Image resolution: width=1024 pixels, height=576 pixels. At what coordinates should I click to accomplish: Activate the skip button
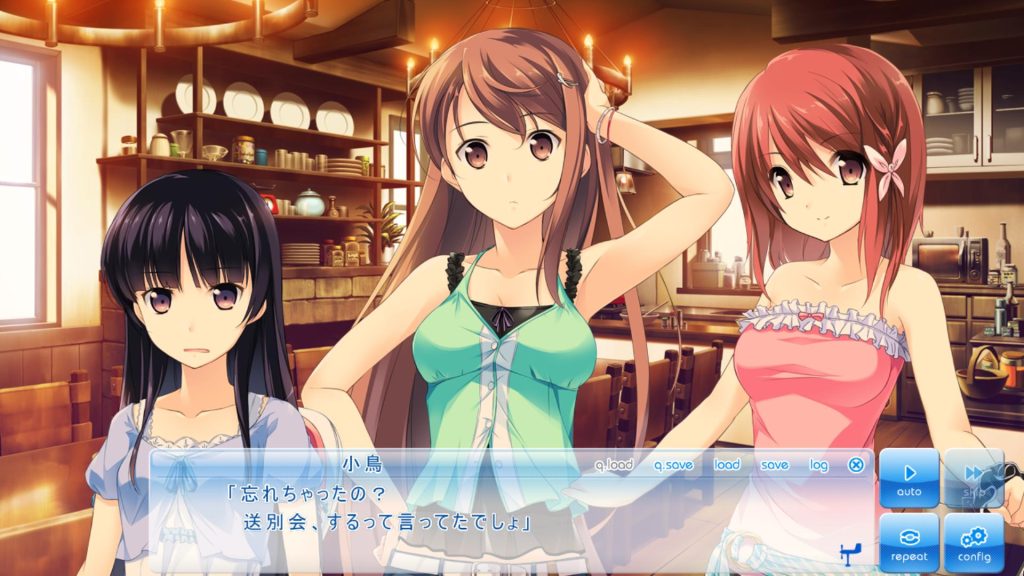pyautogui.click(x=973, y=478)
